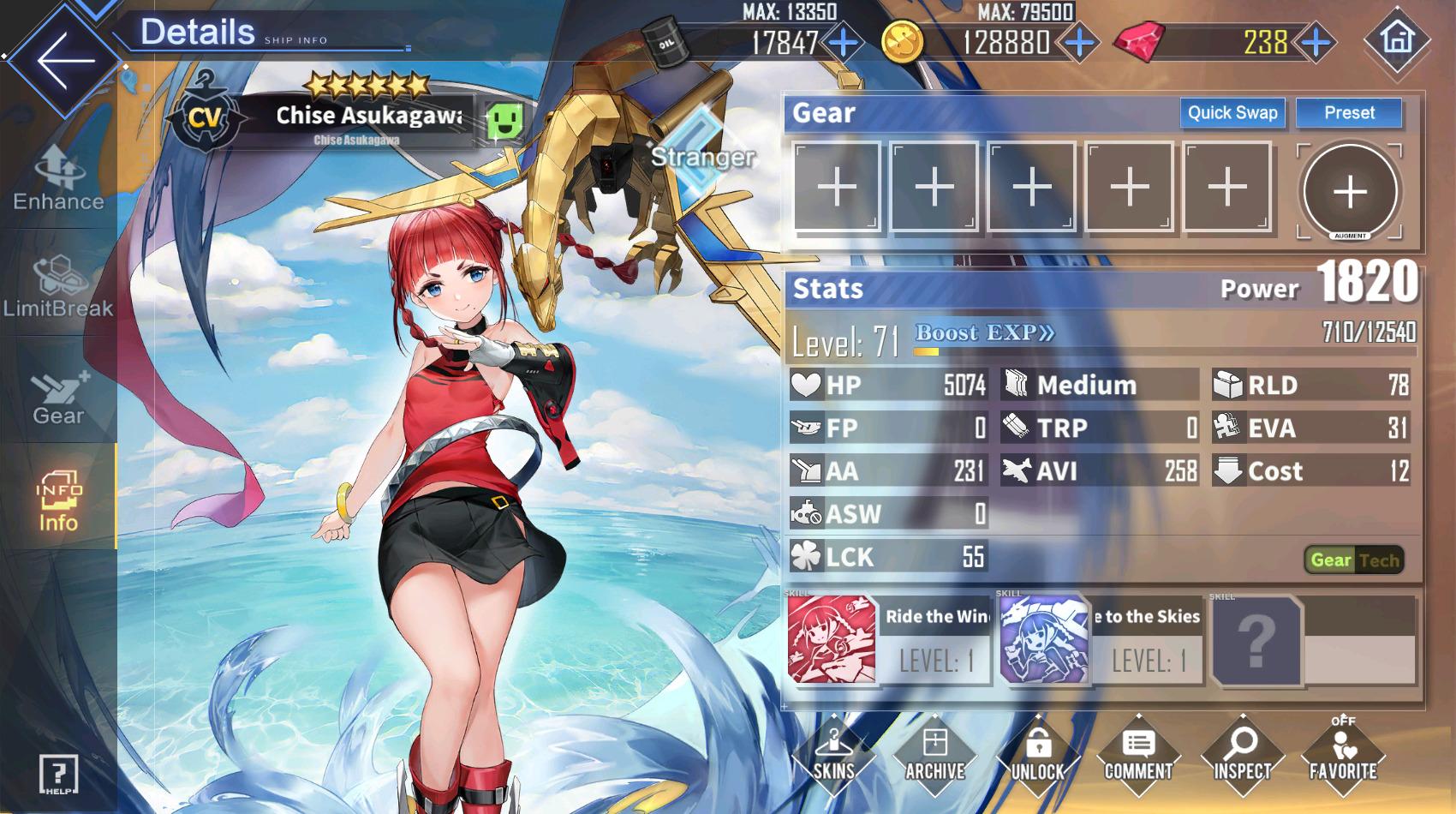Screen dimensions: 1456x814
Task: Switch to the LimitBreak tab
Action: pyautogui.click(x=58, y=287)
